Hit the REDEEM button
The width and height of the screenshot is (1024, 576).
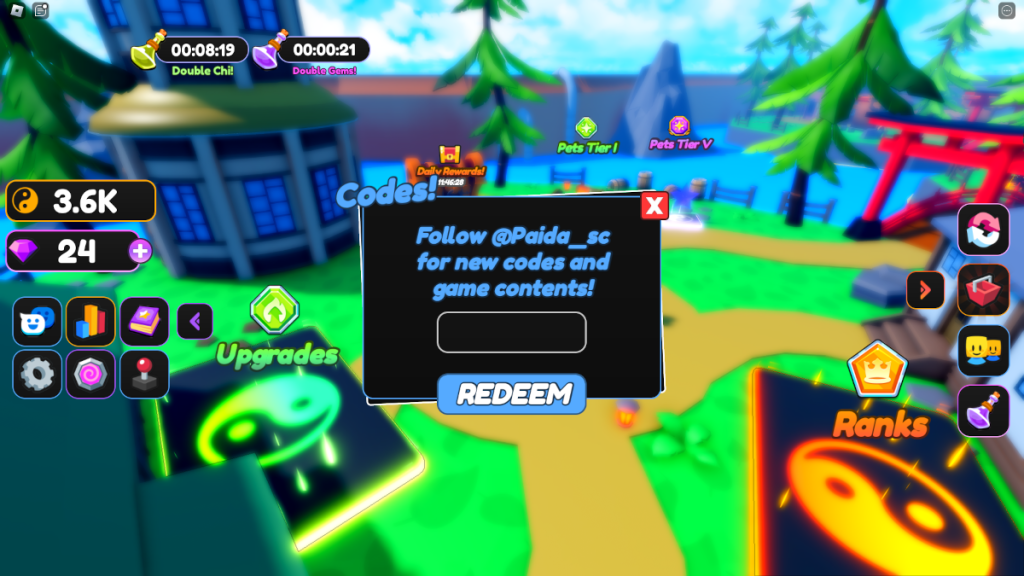[x=511, y=393]
